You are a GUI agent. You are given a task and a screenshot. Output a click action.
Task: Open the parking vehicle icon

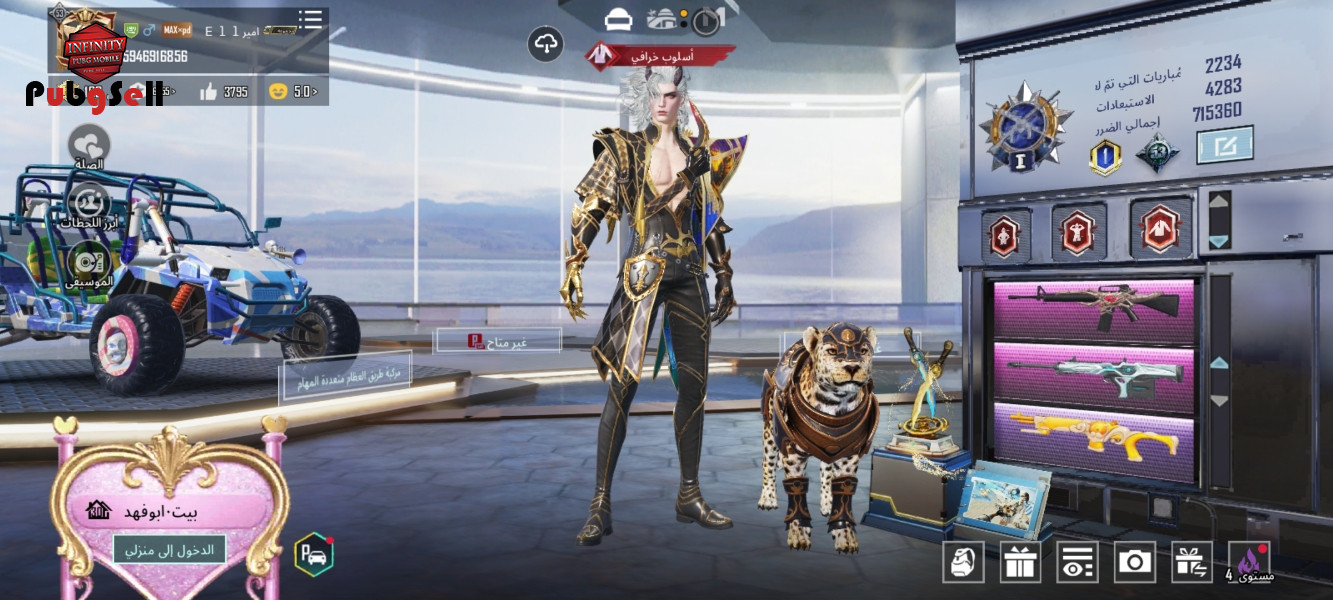click(314, 555)
